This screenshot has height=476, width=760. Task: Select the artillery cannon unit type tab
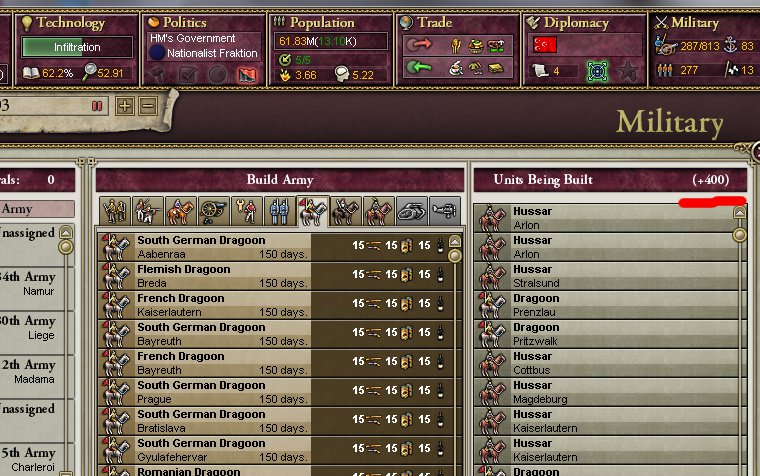212,211
